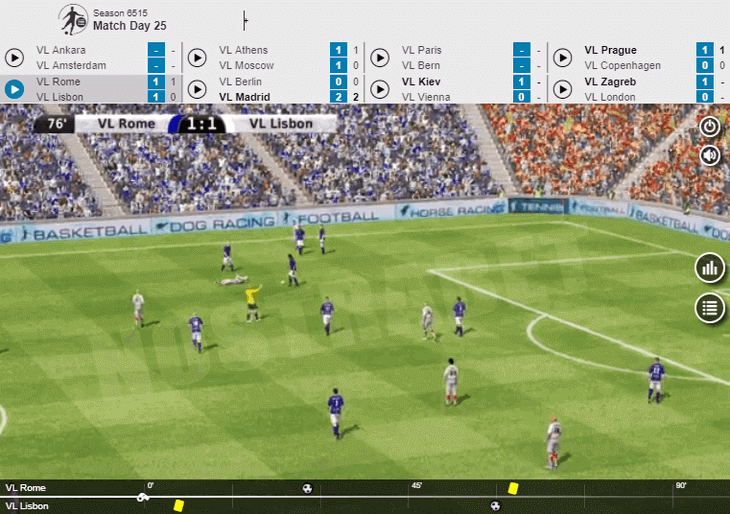The height and width of the screenshot is (514, 730).
Task: Select VL Lisbon's goal marker on the timeline
Action: [495, 506]
